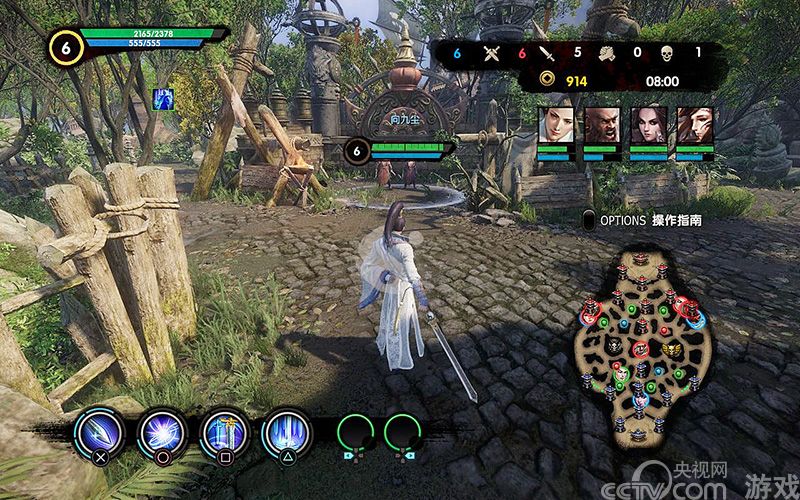Click the skull deaths icon

click(x=668, y=53)
